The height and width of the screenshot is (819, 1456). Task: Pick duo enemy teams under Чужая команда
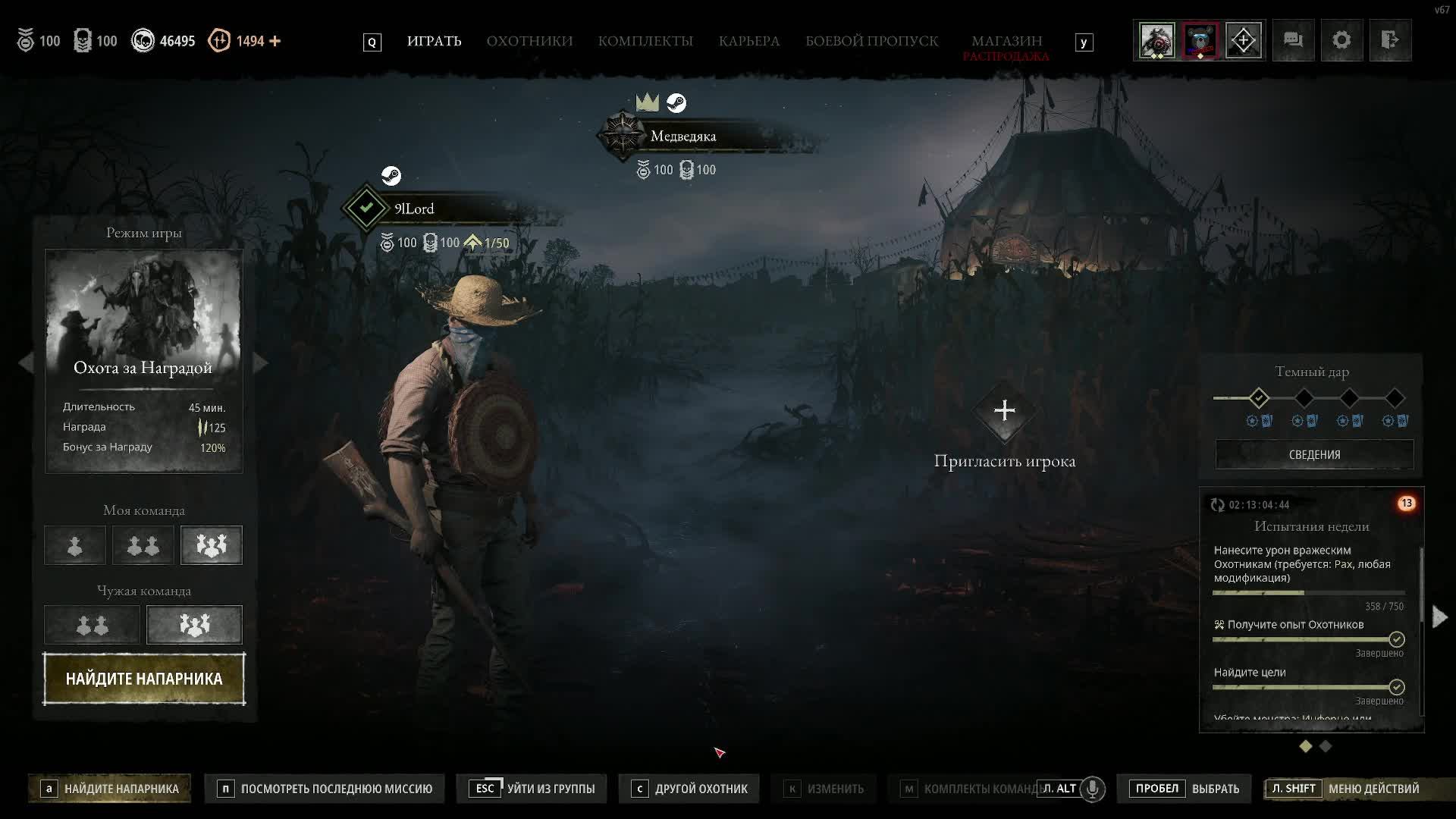(x=93, y=625)
